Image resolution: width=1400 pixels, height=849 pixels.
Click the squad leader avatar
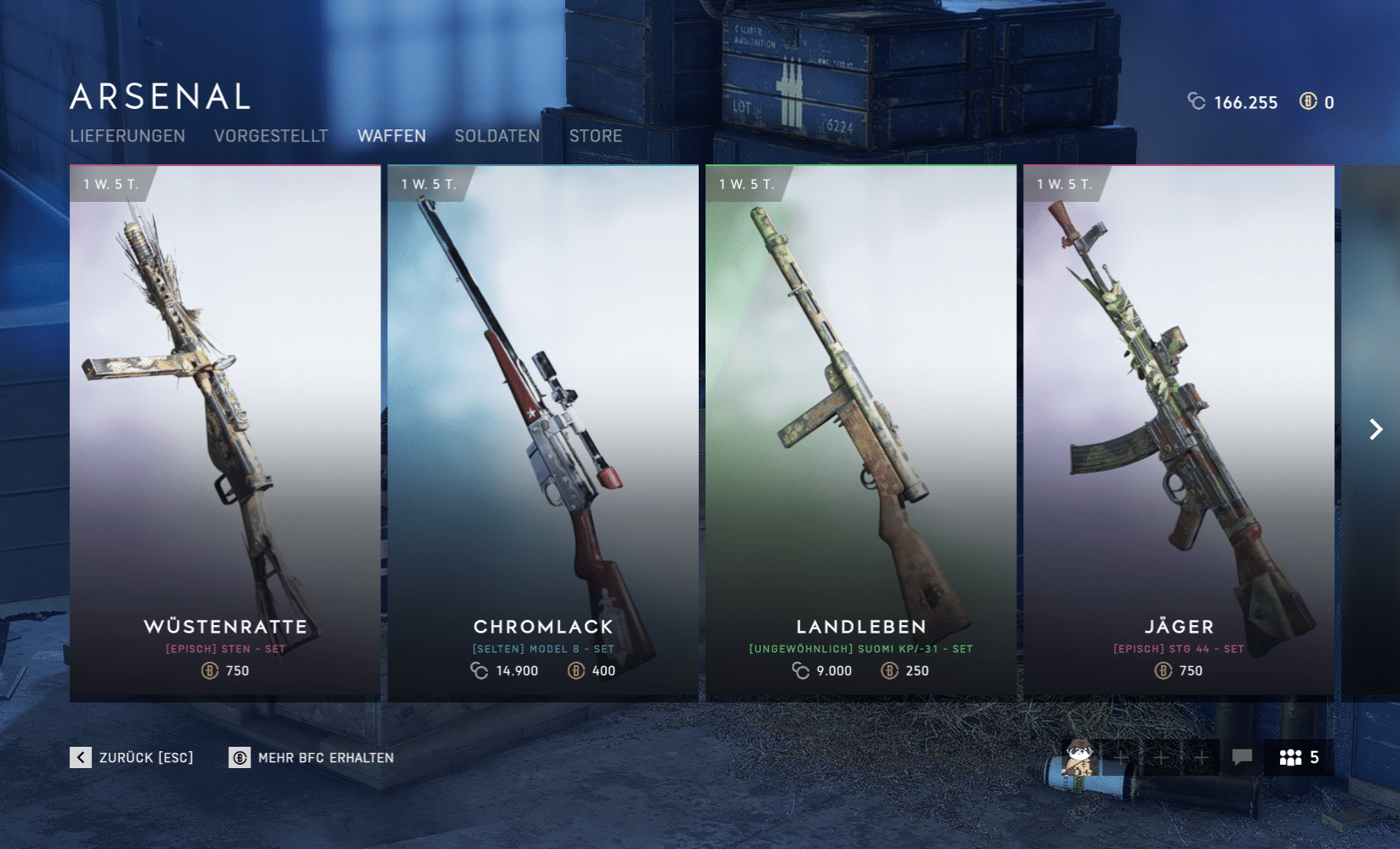tap(1079, 756)
